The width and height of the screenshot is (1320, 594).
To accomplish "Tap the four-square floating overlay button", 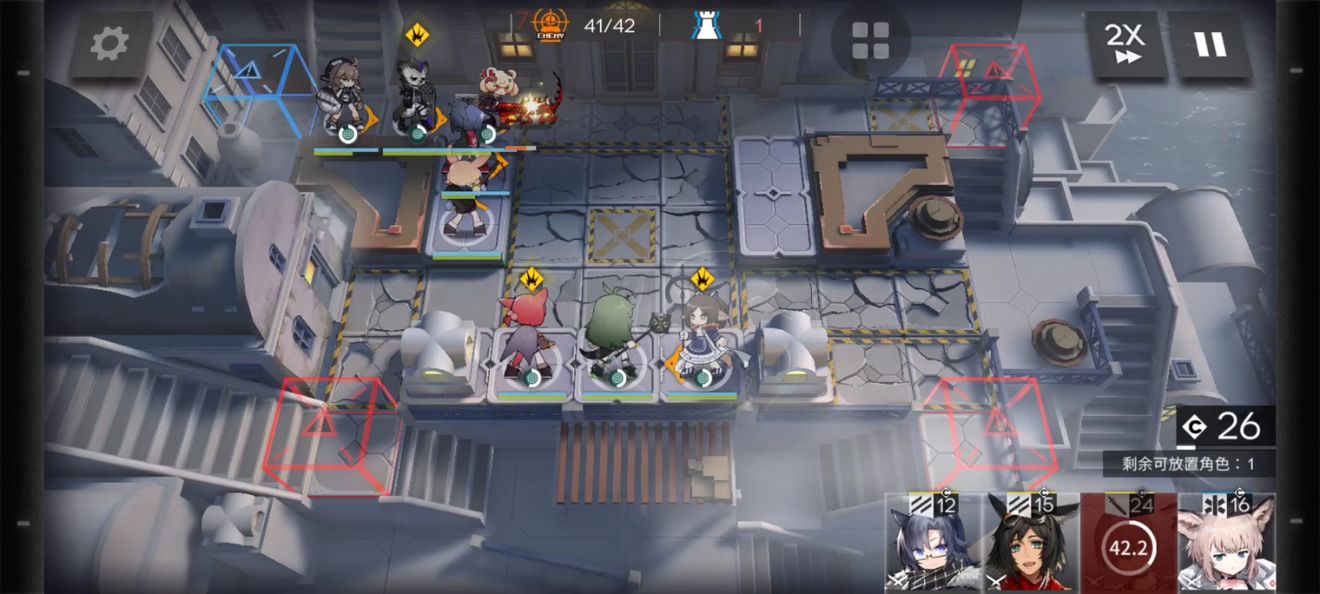I will tap(870, 41).
